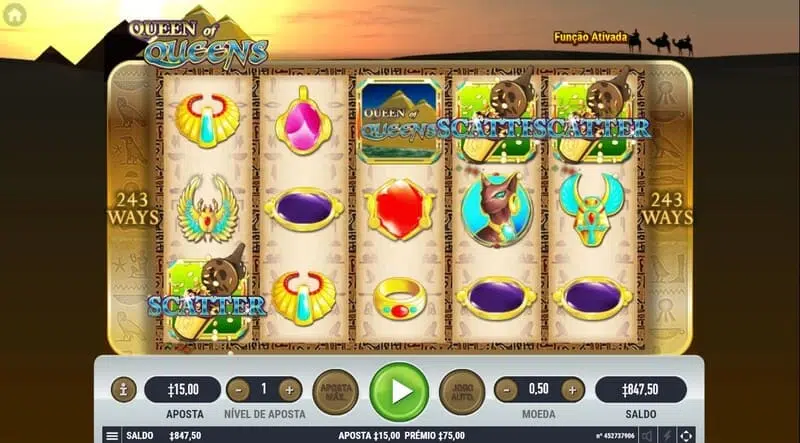Open the paytable info button
This screenshot has width=800, height=443.
(x=124, y=390)
